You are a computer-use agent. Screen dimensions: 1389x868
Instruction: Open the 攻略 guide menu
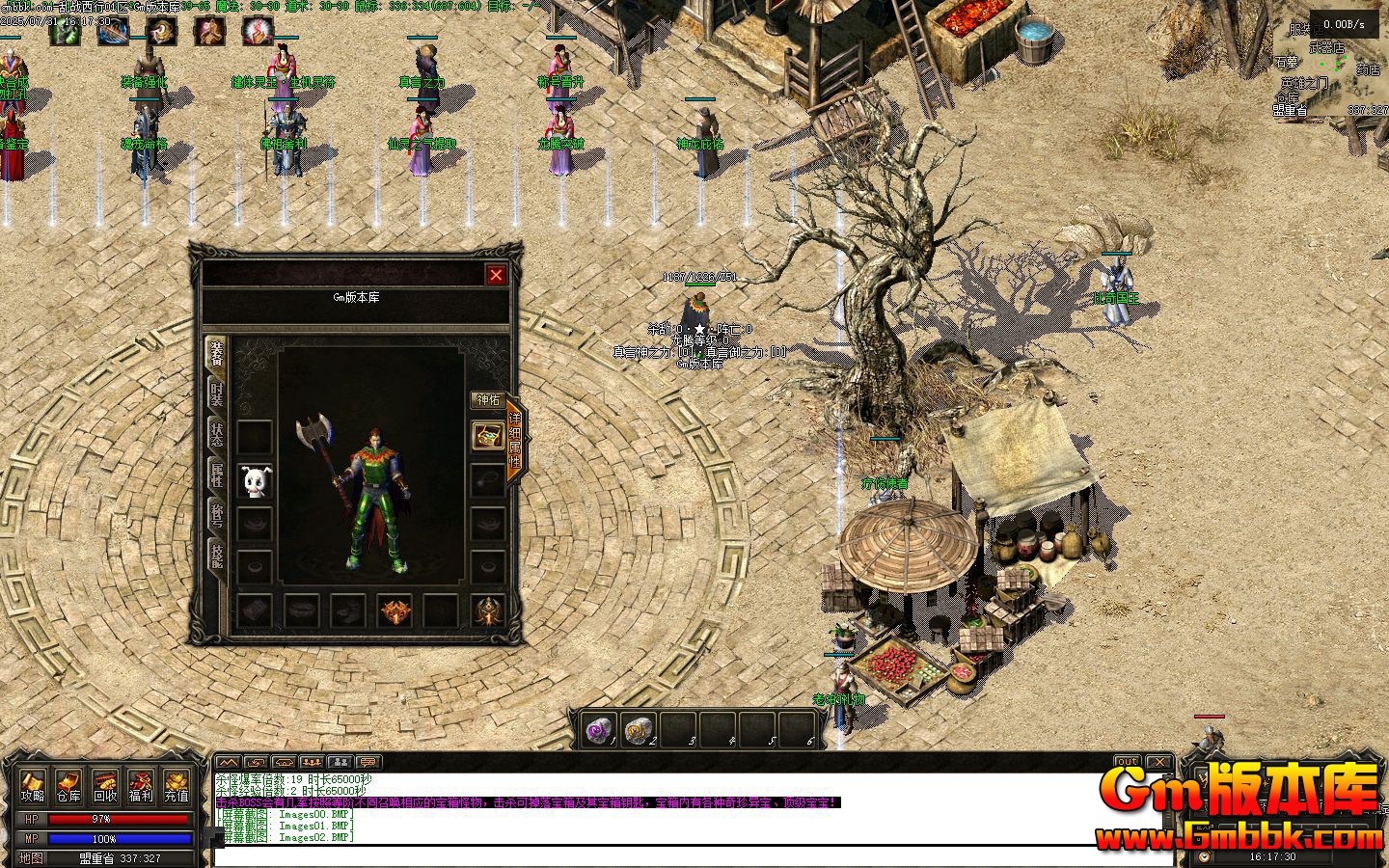[x=33, y=786]
